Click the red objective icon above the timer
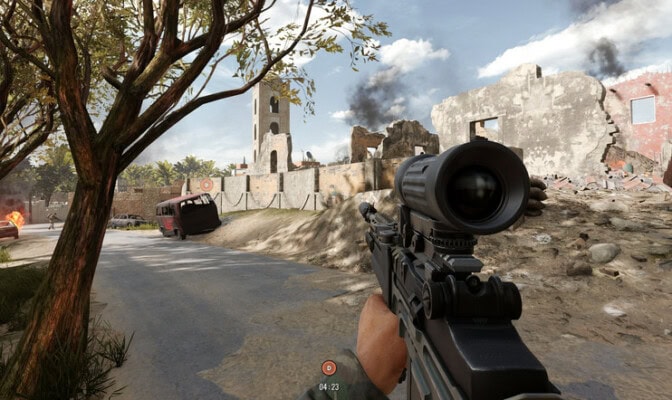 click(329, 368)
